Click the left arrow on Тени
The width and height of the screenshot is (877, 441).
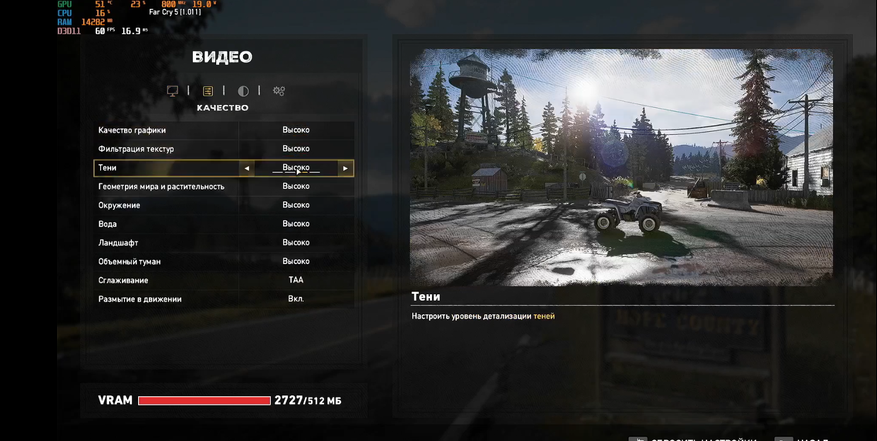pyautogui.click(x=247, y=168)
